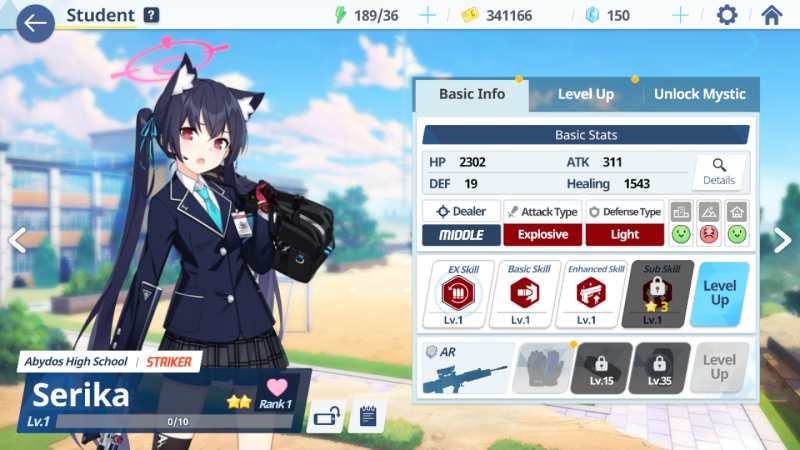Buy more blue gems with plus button
Viewport: 800px width, 450px height.
pos(680,15)
